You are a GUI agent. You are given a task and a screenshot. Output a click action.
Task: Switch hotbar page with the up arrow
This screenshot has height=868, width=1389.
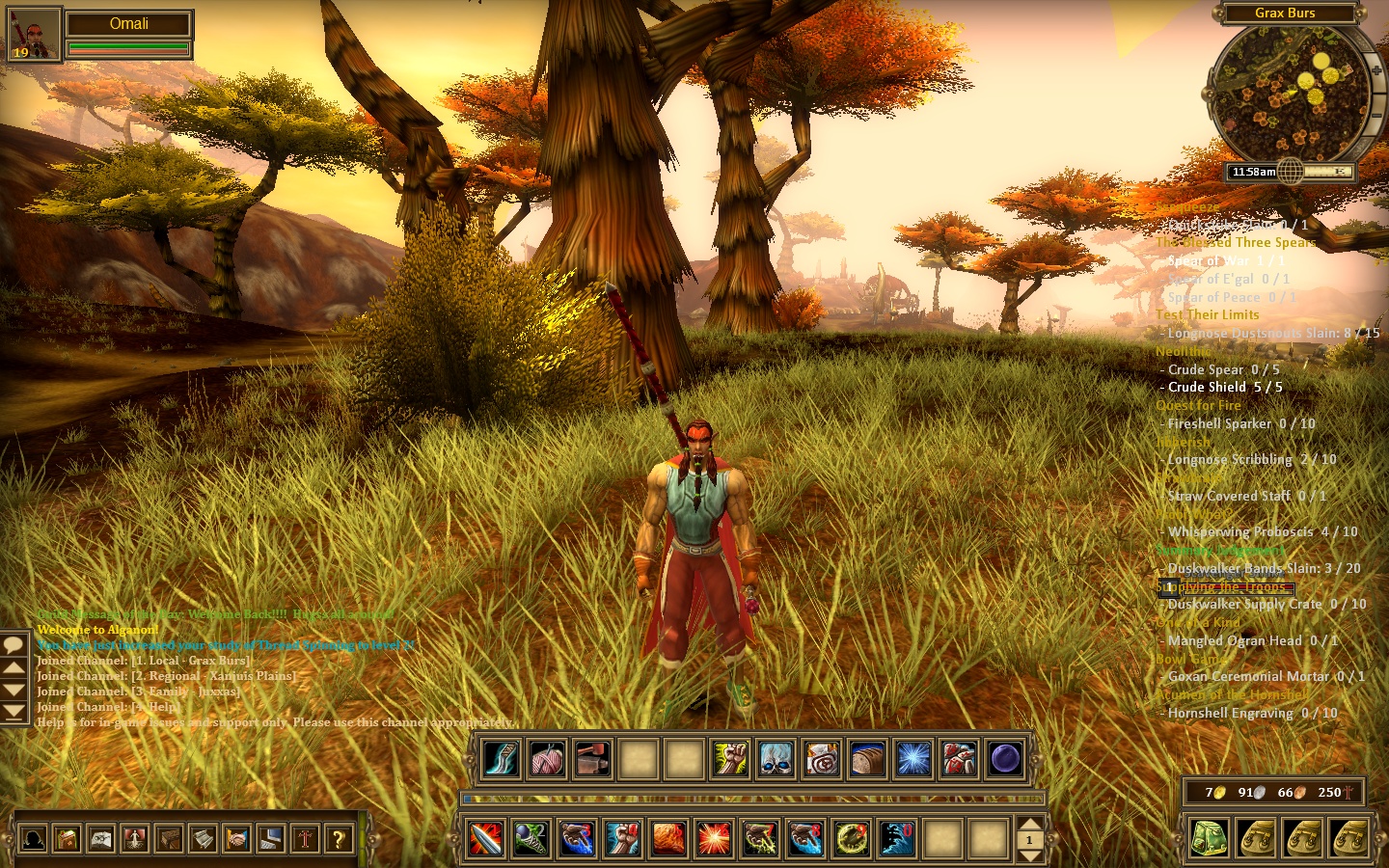[x=1029, y=825]
